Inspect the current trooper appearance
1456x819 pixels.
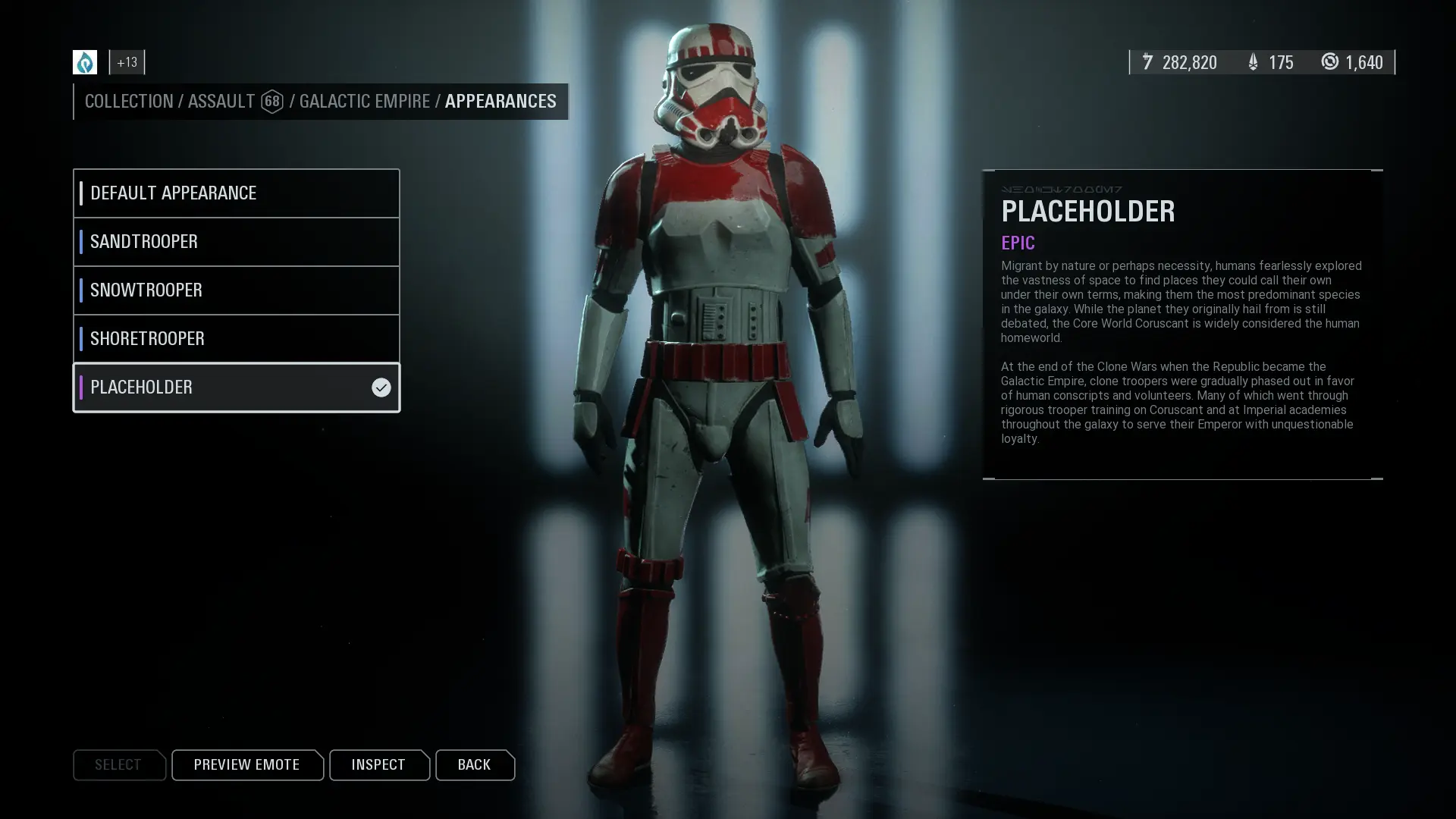click(x=378, y=765)
